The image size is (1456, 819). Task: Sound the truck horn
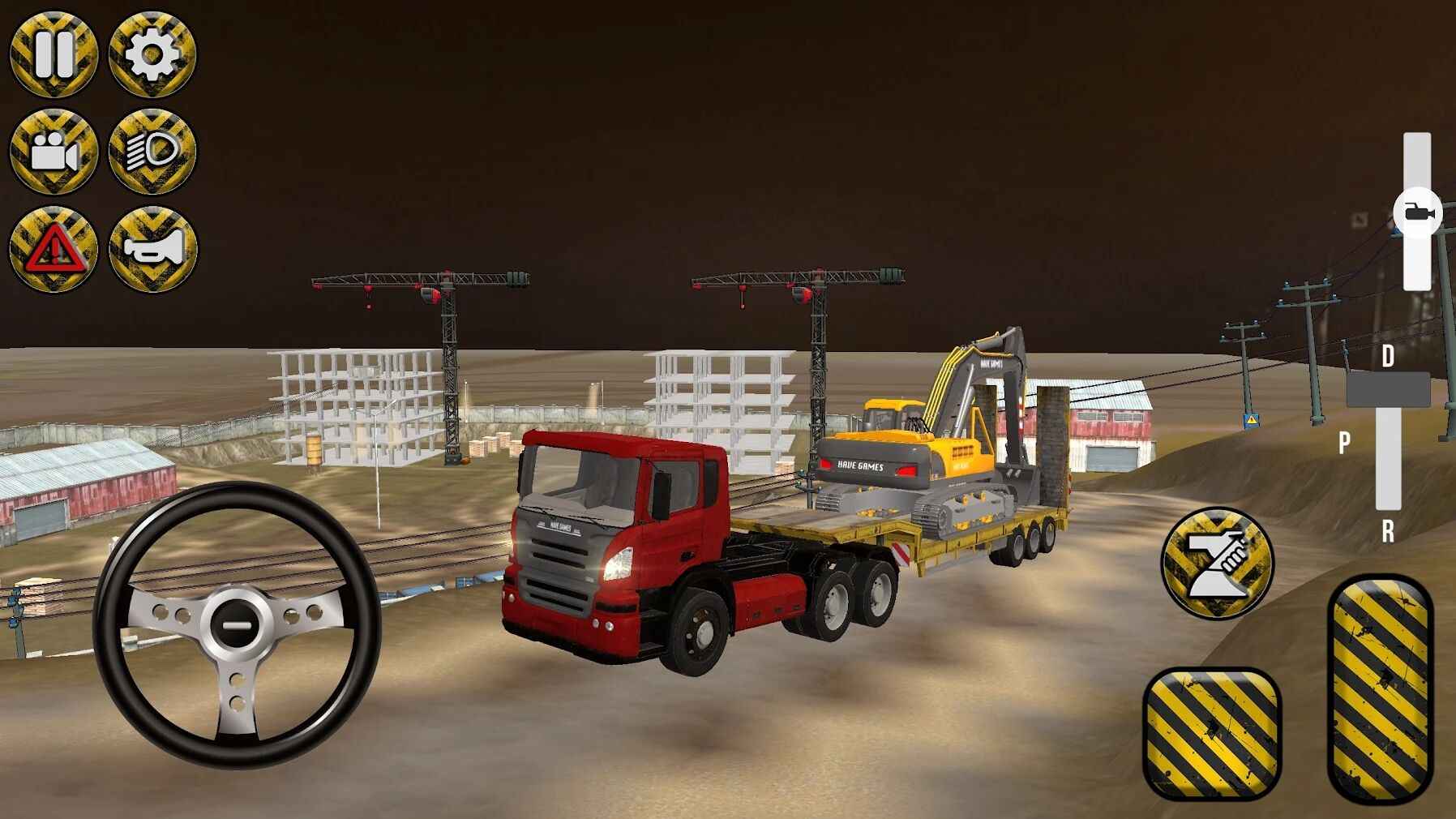pos(151,247)
